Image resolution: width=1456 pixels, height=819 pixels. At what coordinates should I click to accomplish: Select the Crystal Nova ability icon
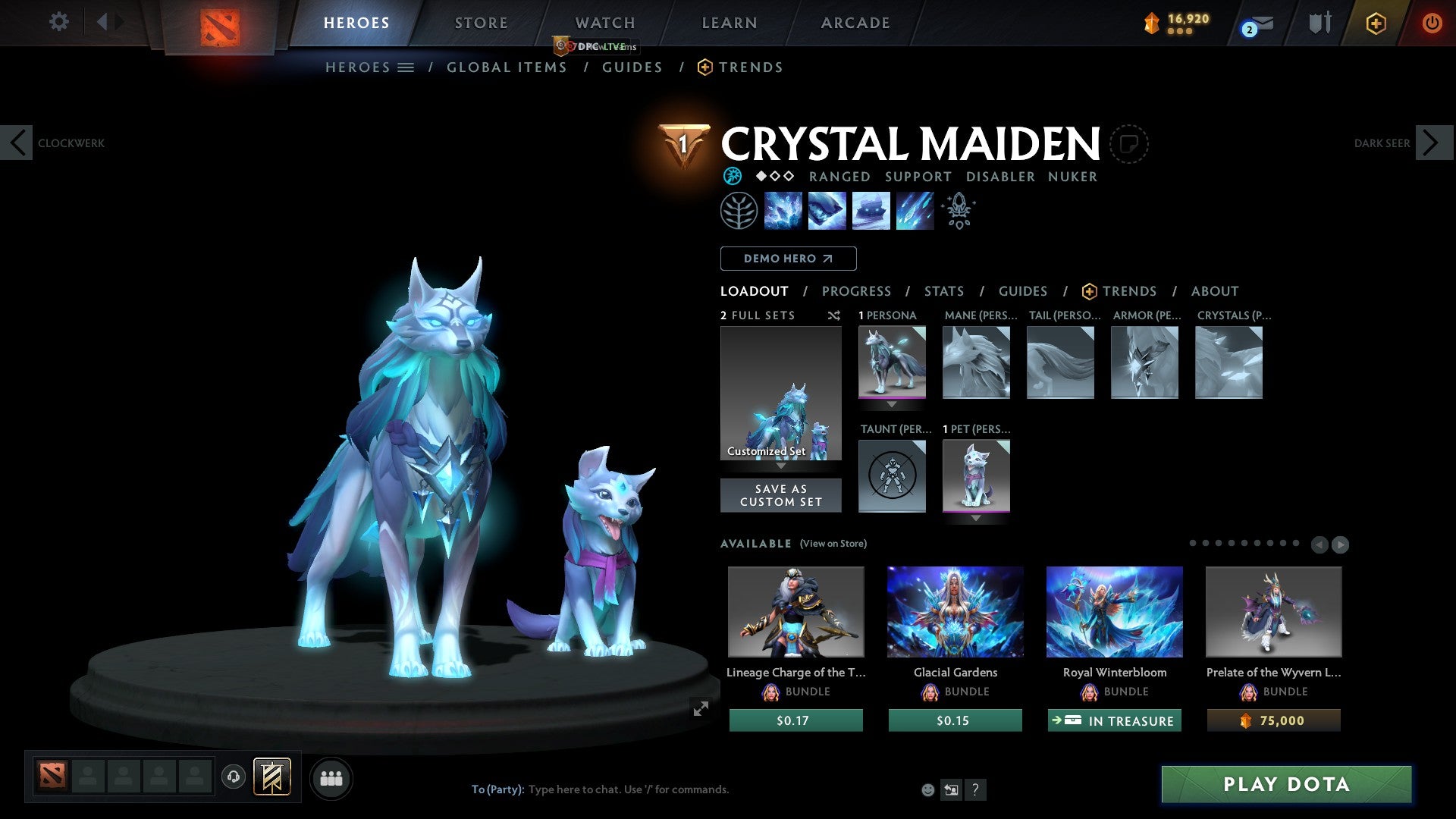pos(783,211)
